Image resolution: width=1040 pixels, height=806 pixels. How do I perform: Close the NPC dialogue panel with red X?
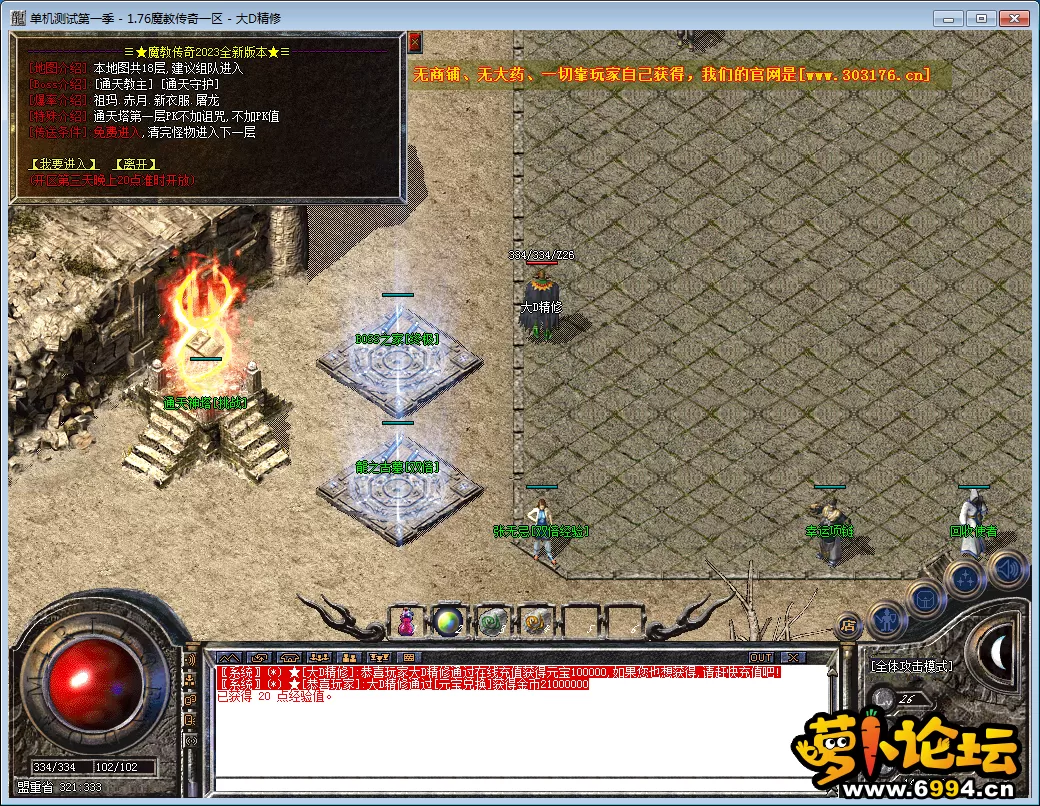pyautogui.click(x=415, y=42)
